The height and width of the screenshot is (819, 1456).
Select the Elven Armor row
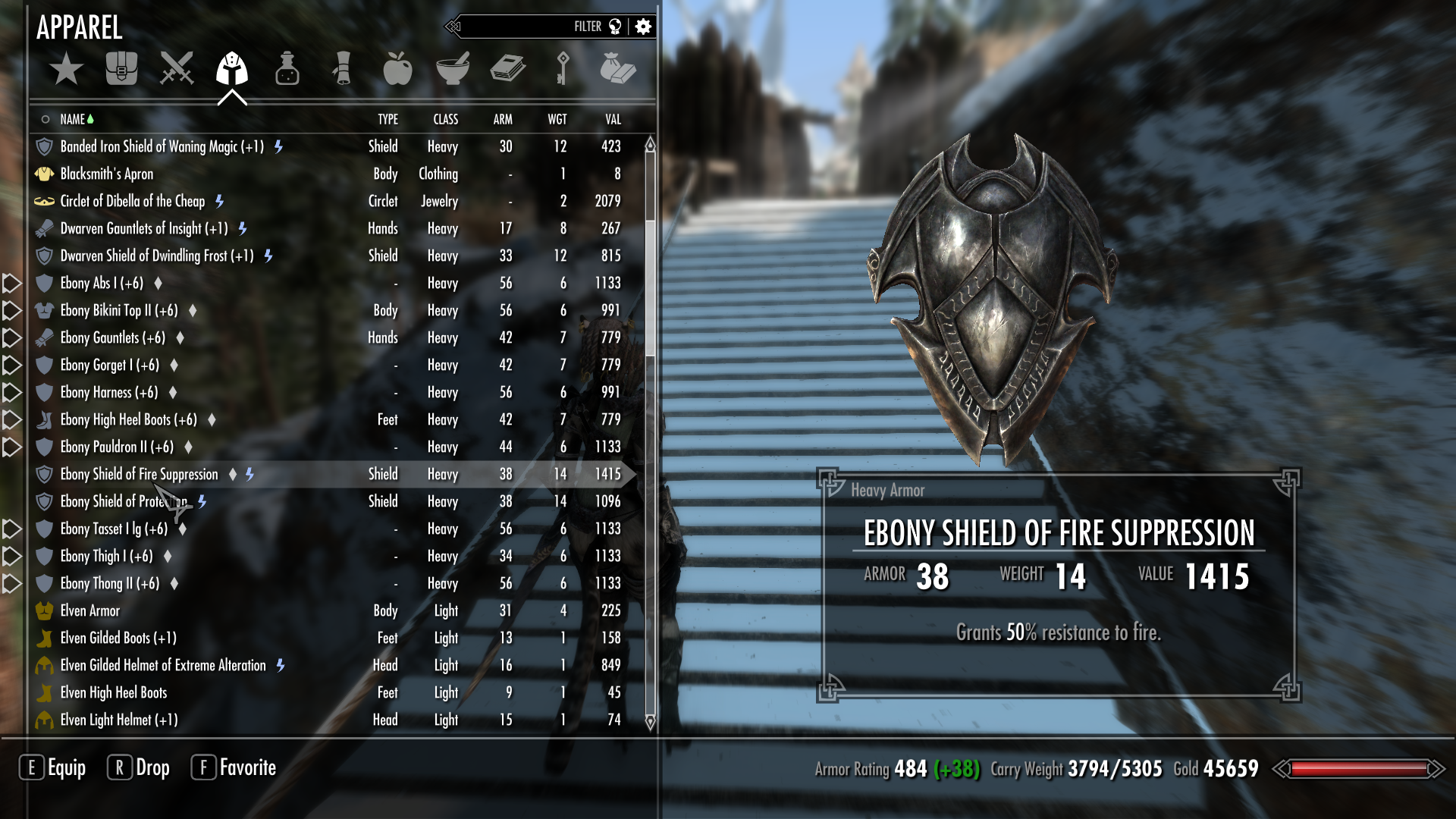tap(90, 610)
